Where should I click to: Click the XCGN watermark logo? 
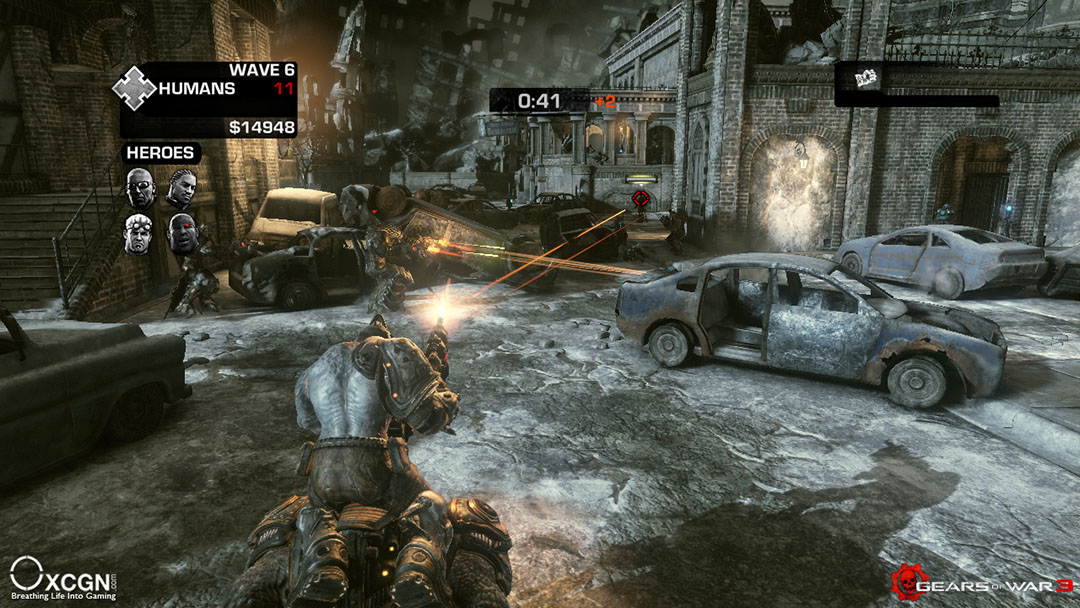click(x=62, y=580)
